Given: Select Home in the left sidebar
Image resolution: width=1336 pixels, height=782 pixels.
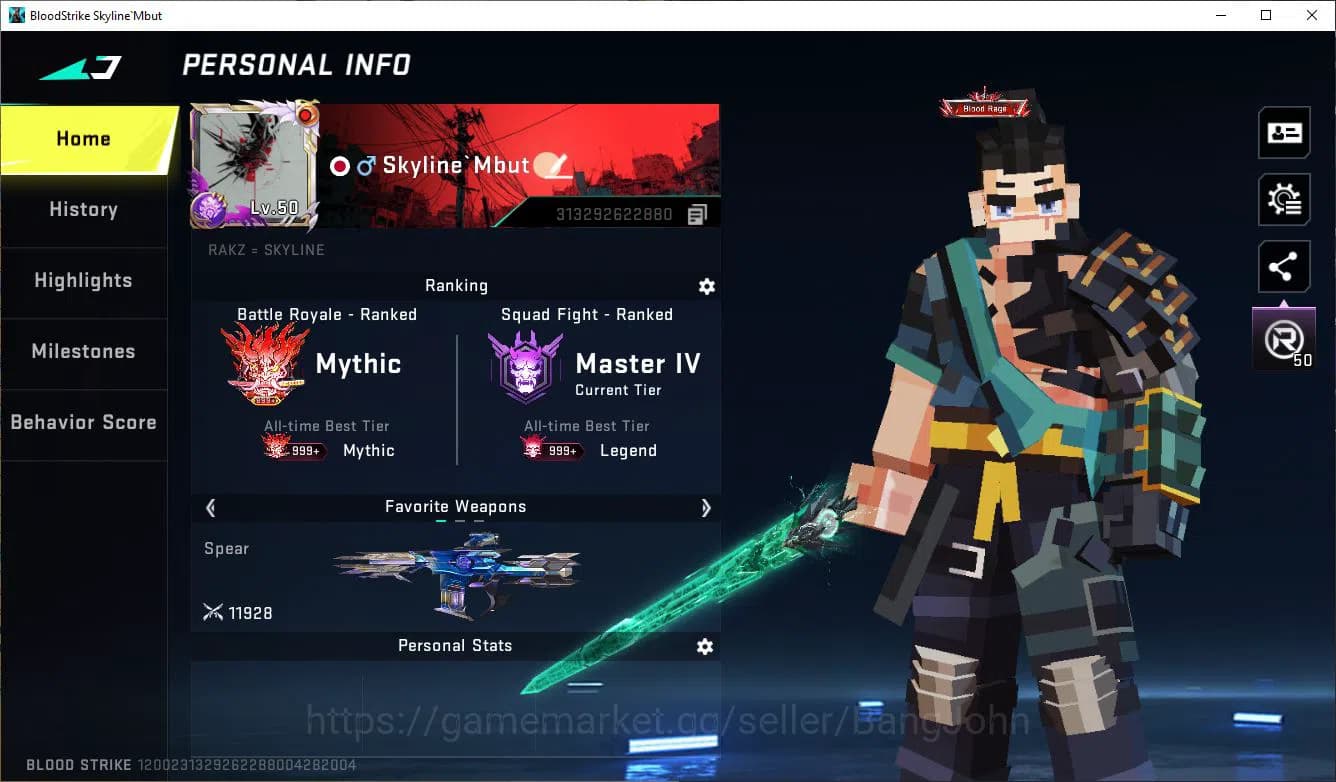Looking at the screenshot, I should point(83,138).
